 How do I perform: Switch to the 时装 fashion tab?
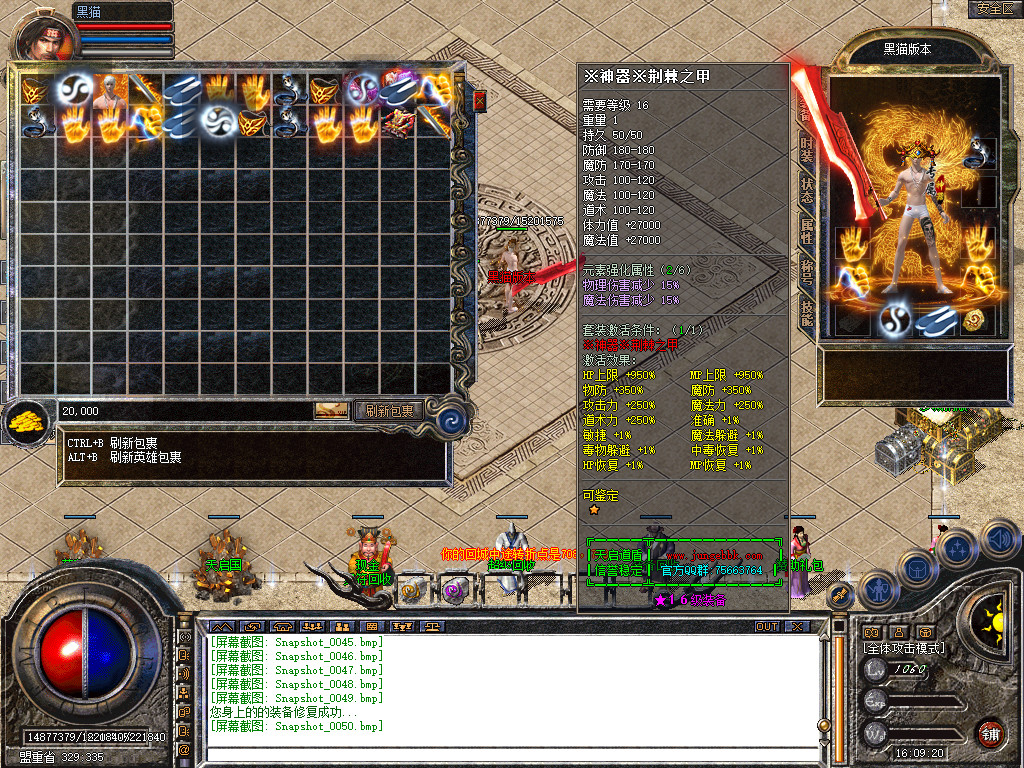tap(806, 150)
